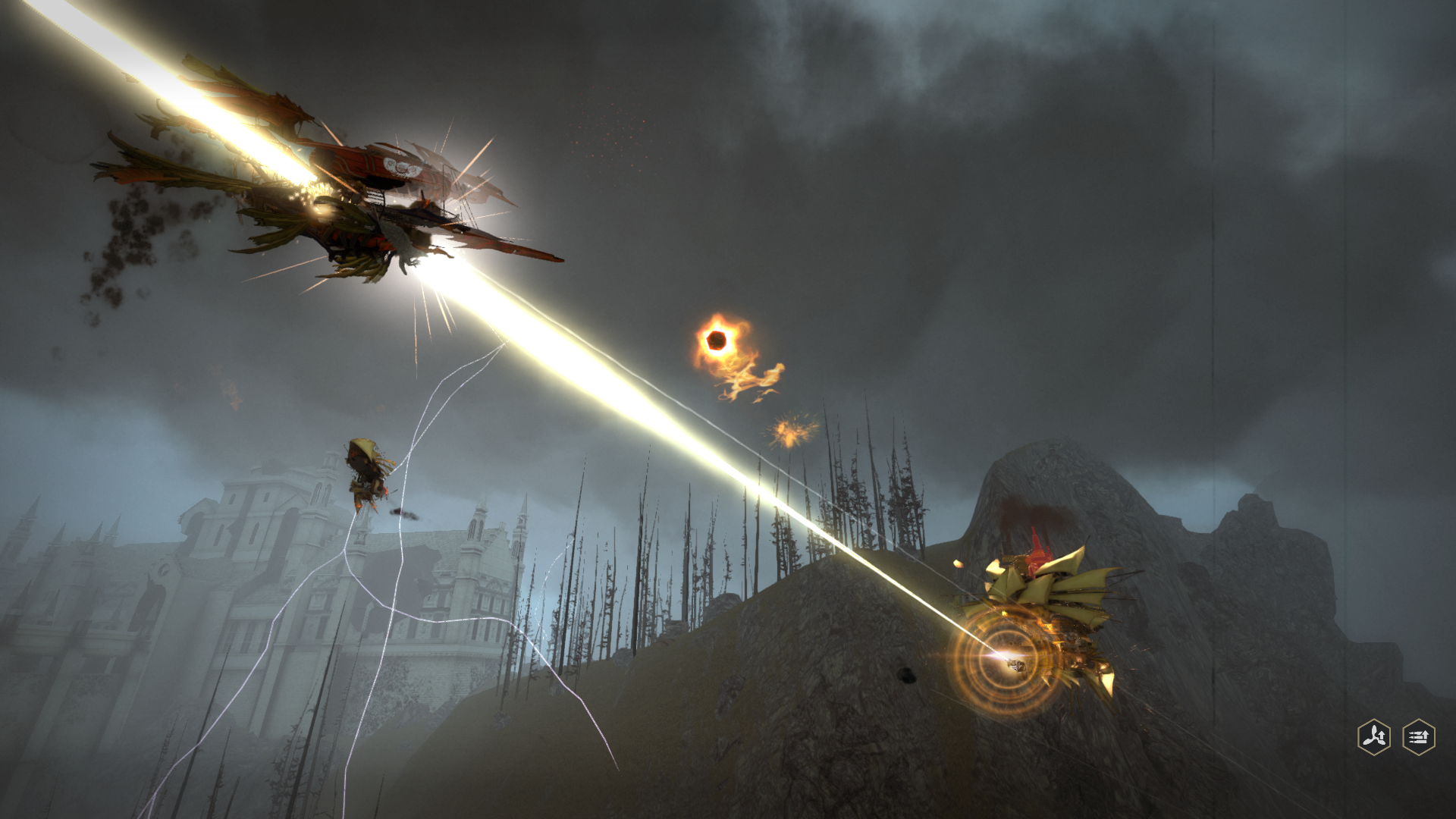Click the up arrow on the propeller icon
Viewport: 1456px width, 819px height.
pos(1382,735)
